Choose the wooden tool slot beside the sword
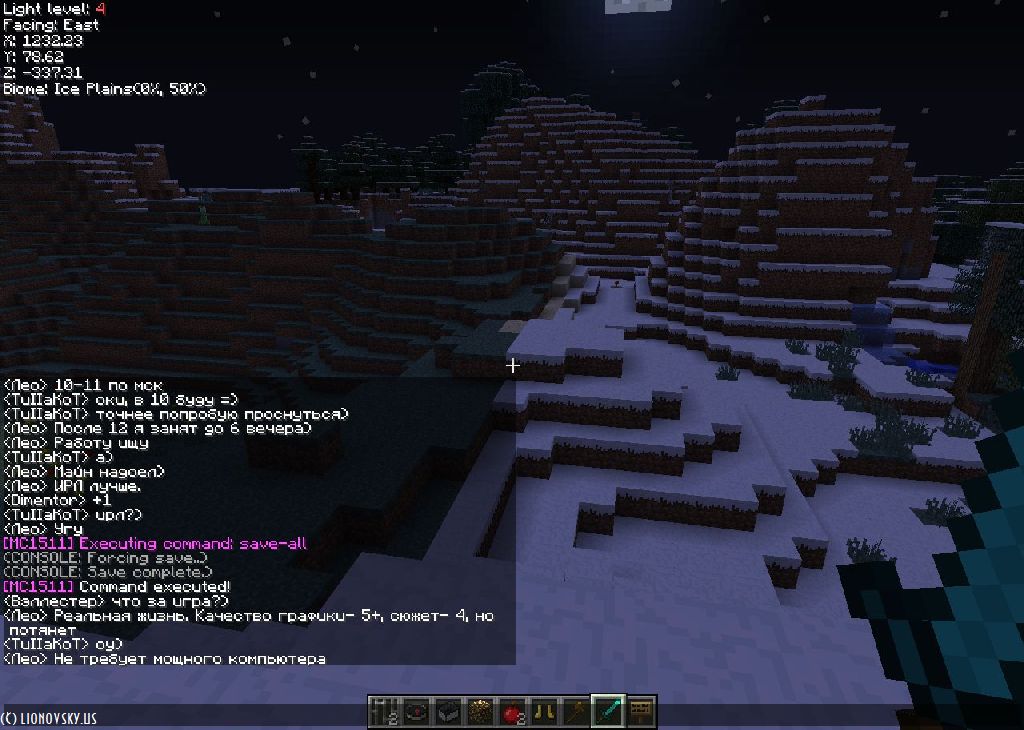Image resolution: width=1024 pixels, height=730 pixels. (x=576, y=711)
